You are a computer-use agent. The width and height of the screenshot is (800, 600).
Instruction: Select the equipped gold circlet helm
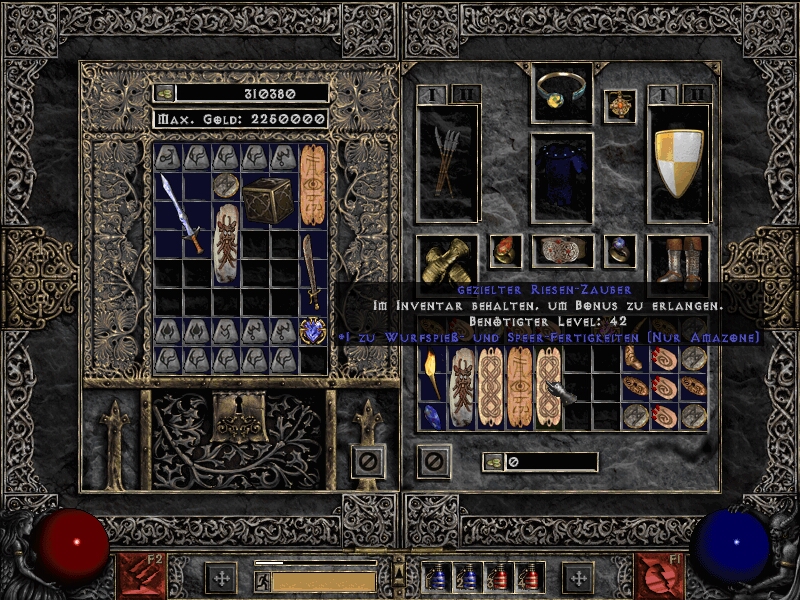(x=563, y=92)
